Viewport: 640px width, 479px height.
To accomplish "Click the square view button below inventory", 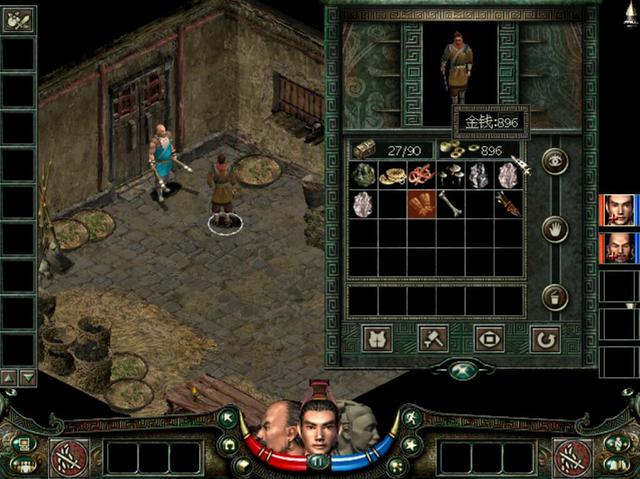I will (x=489, y=338).
